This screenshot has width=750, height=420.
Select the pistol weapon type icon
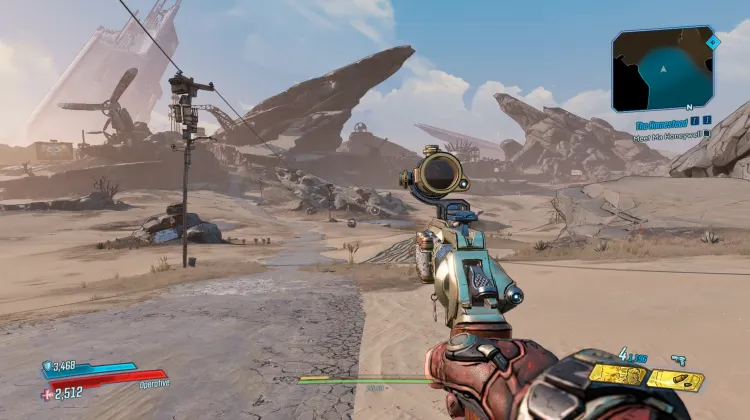678,357
